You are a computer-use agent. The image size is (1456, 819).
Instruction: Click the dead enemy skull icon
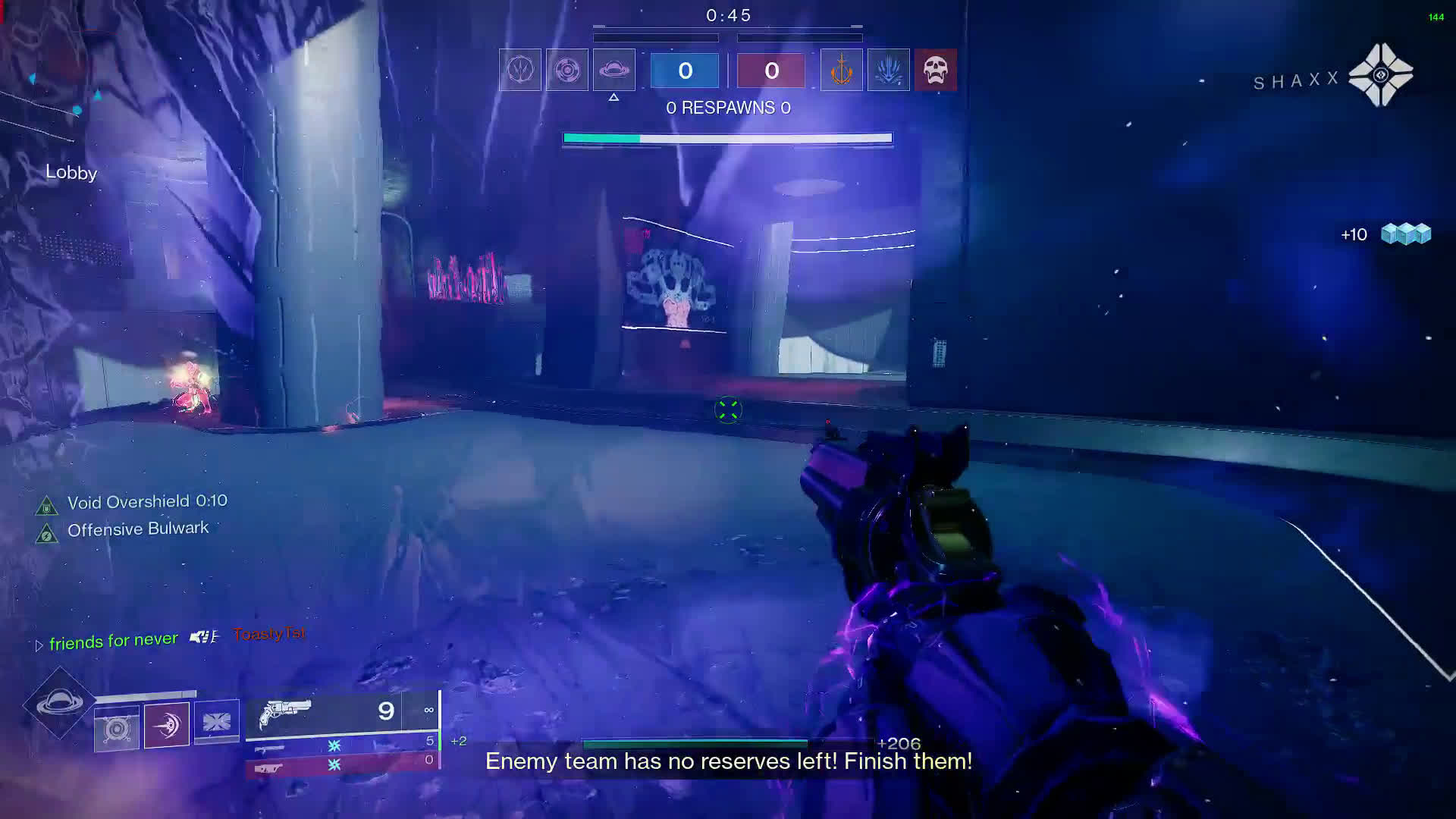(x=935, y=70)
